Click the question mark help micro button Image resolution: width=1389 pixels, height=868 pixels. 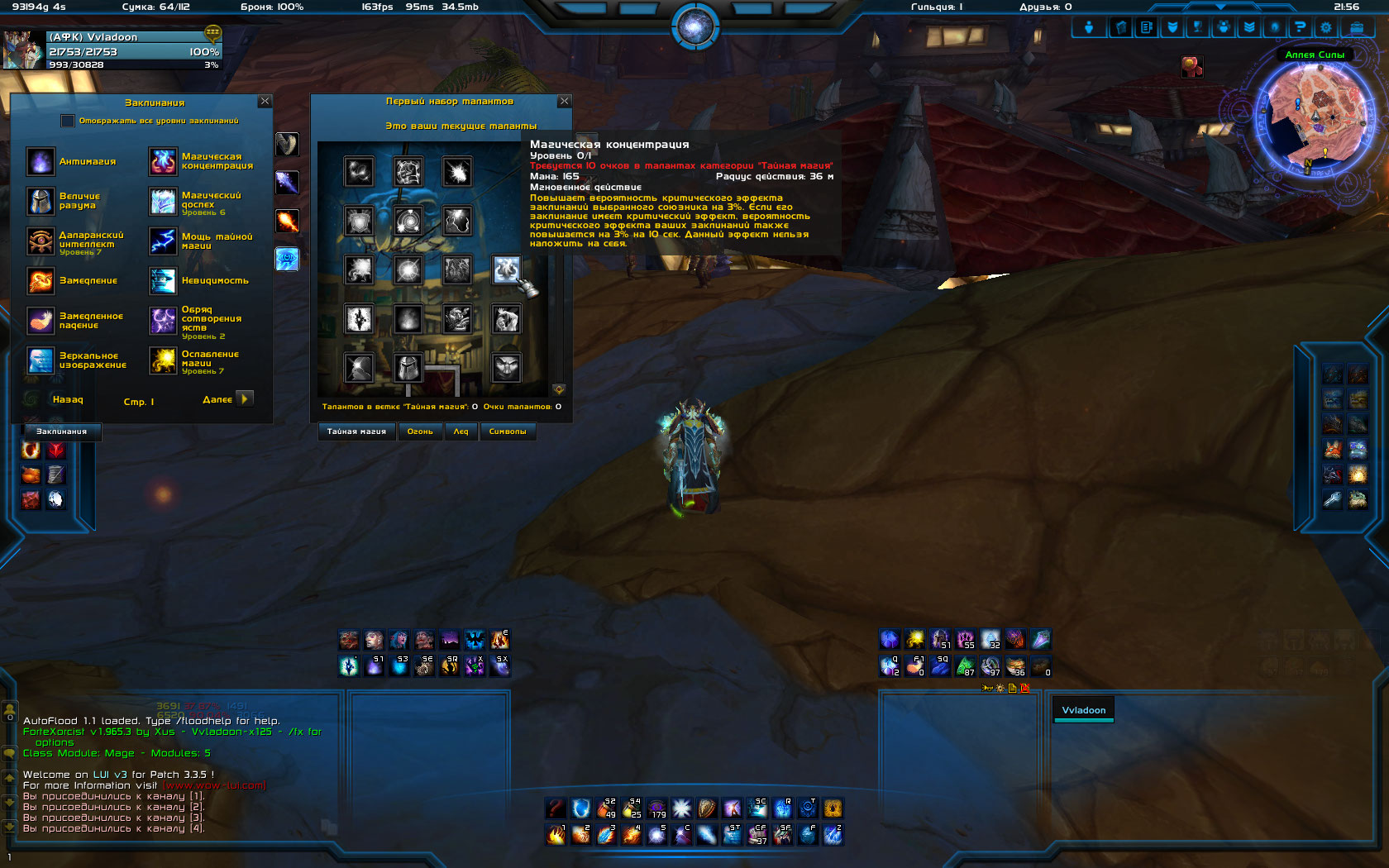click(x=1300, y=27)
